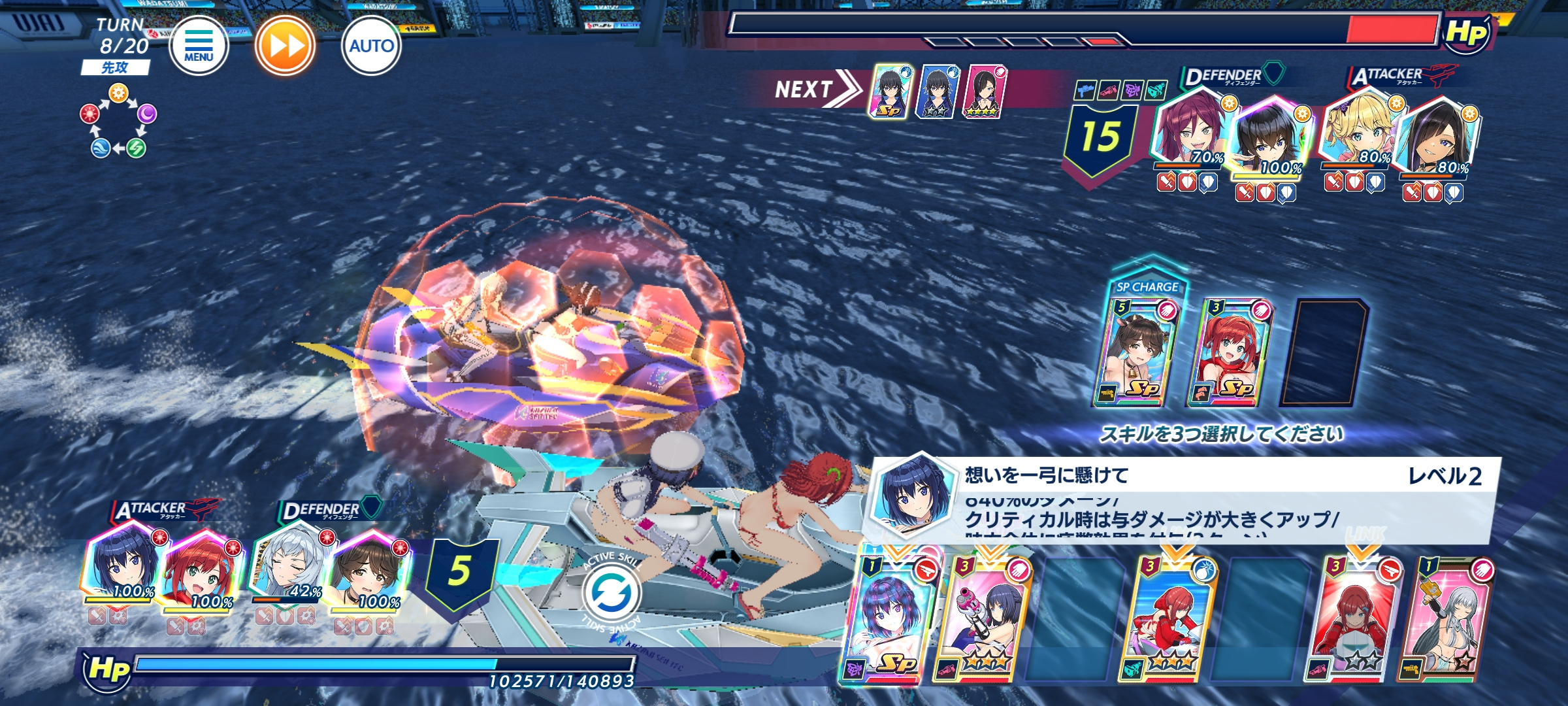
Task: Choose the three-star card with pink water gun
Action: click(x=985, y=618)
